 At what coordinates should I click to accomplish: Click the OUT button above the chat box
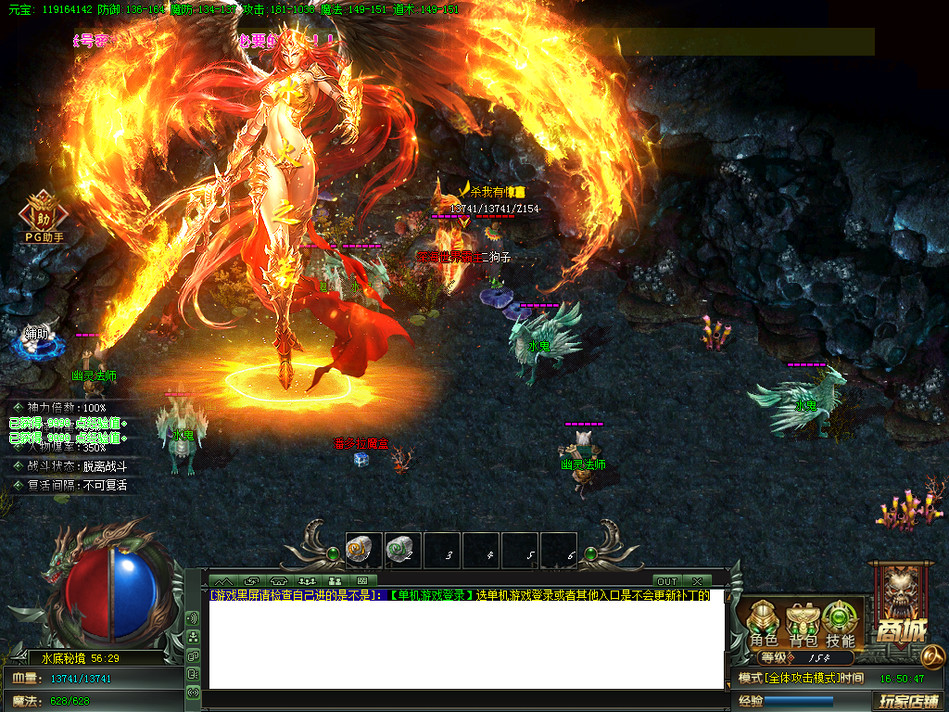tap(667, 581)
